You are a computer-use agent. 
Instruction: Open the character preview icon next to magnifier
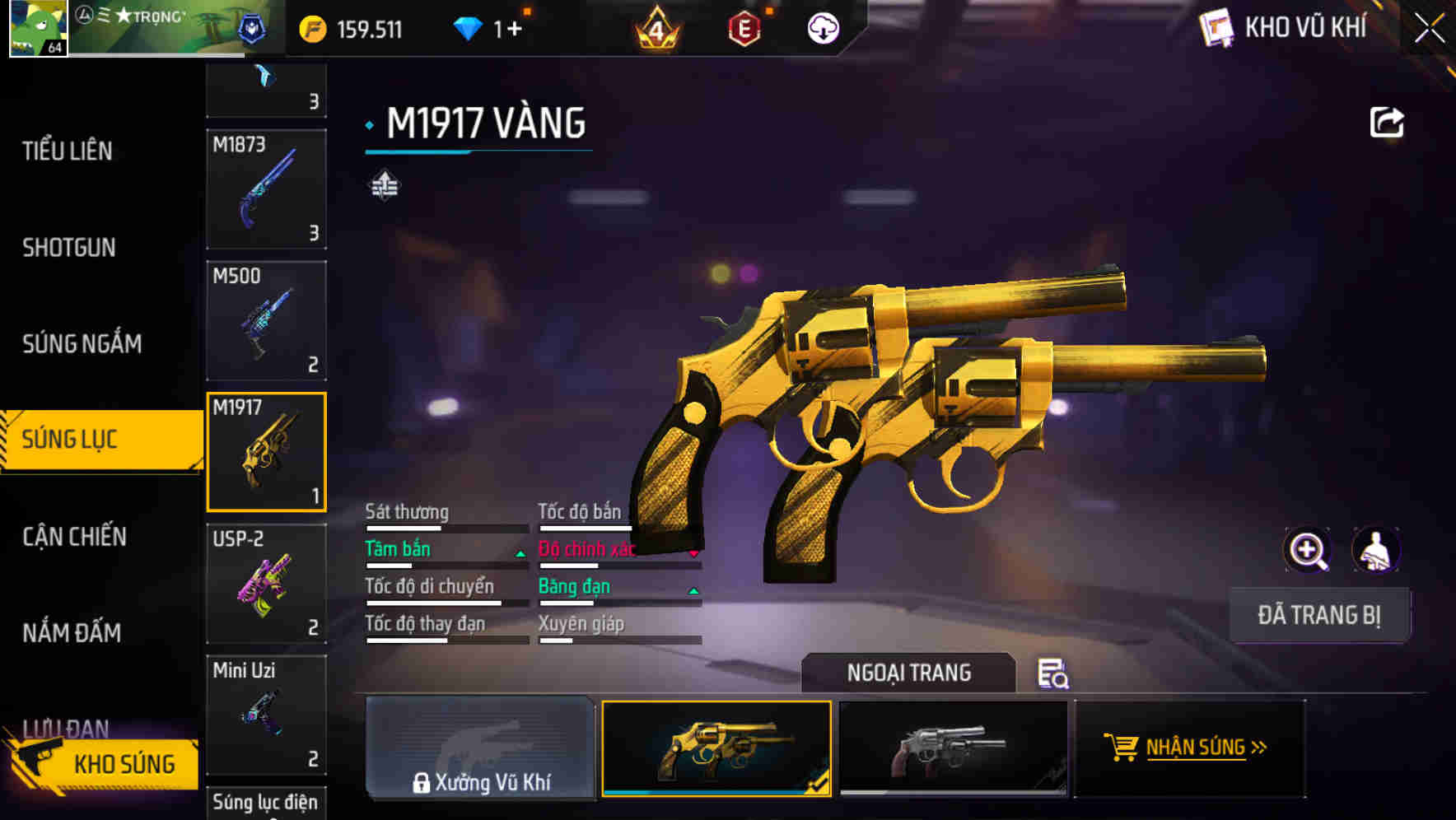point(1375,549)
